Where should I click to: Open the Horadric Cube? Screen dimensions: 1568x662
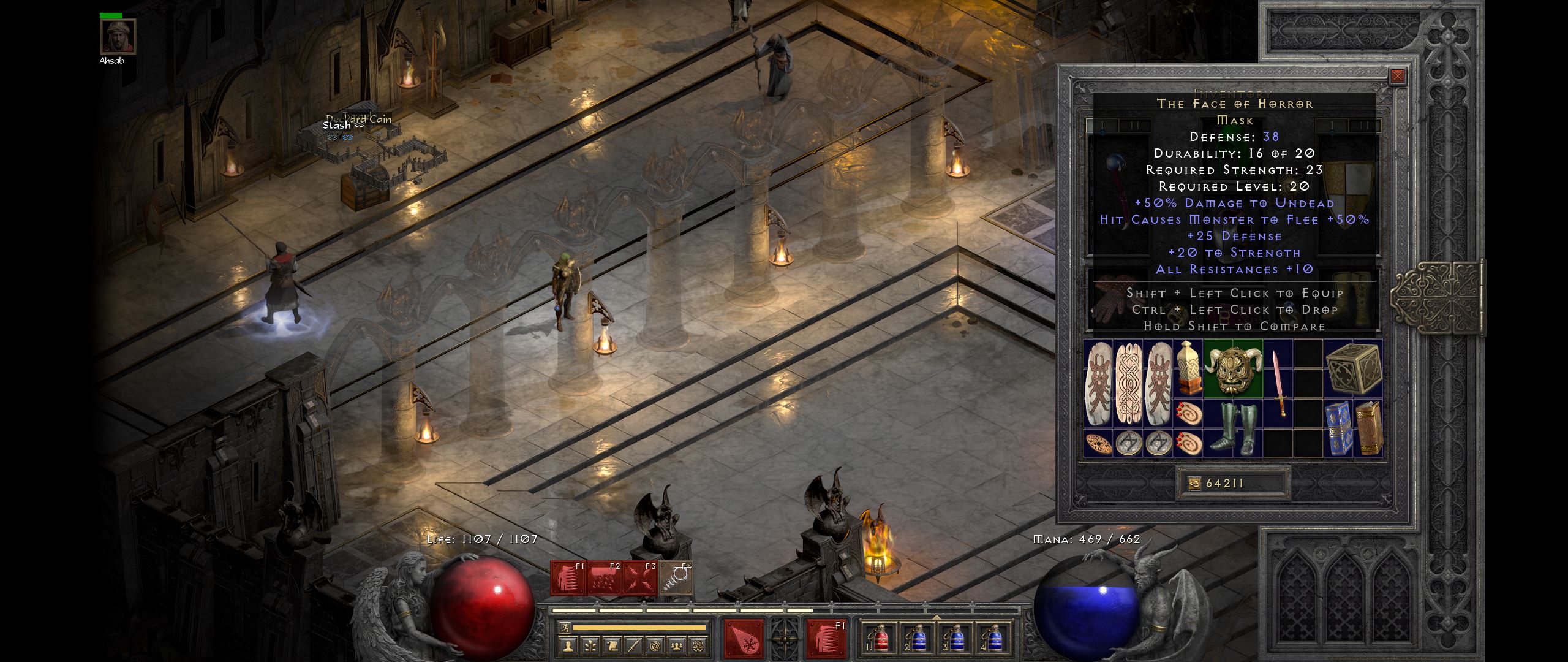(x=1353, y=369)
